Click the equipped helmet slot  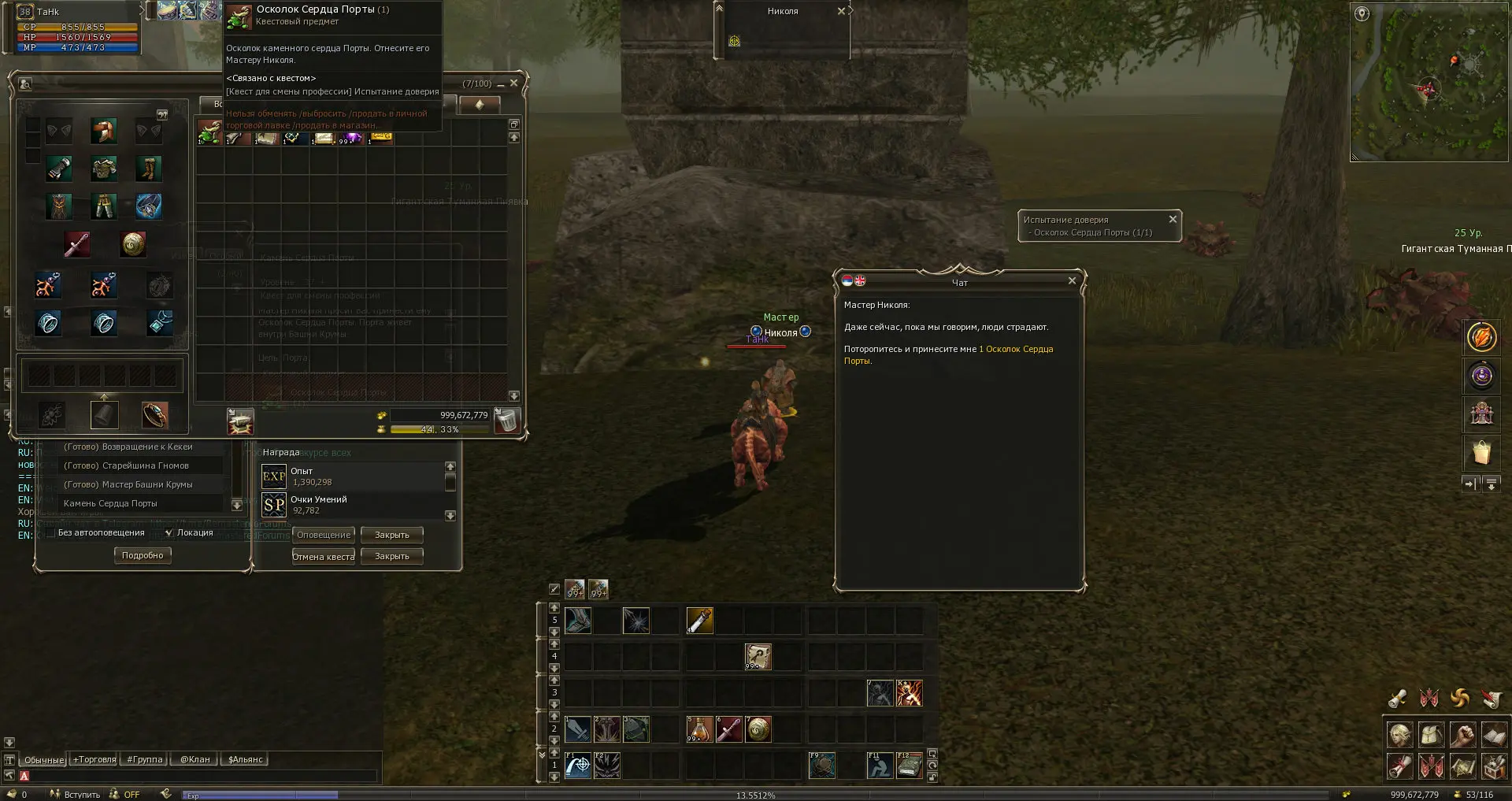(x=103, y=131)
